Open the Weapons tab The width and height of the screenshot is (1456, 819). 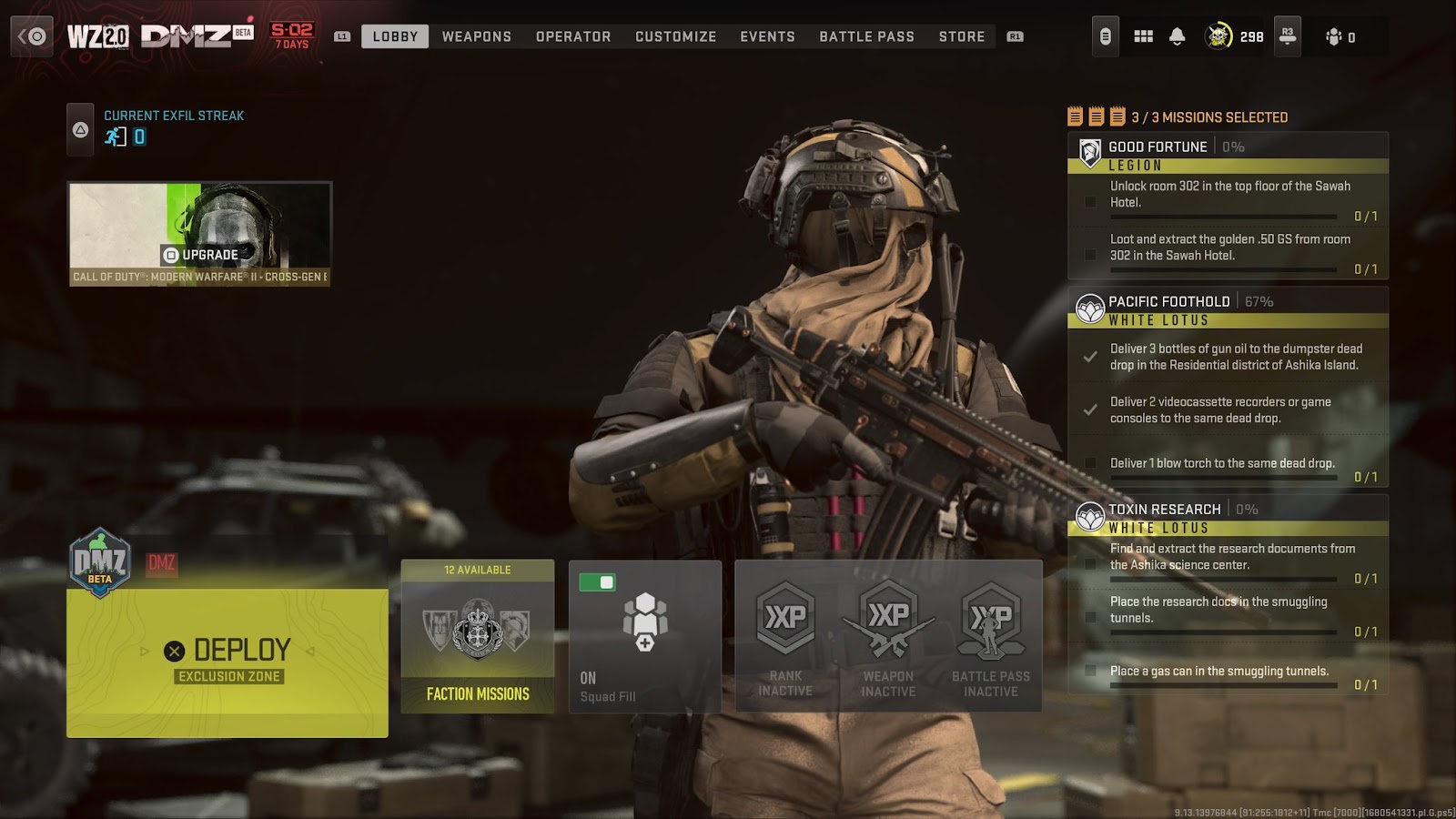coord(477,36)
